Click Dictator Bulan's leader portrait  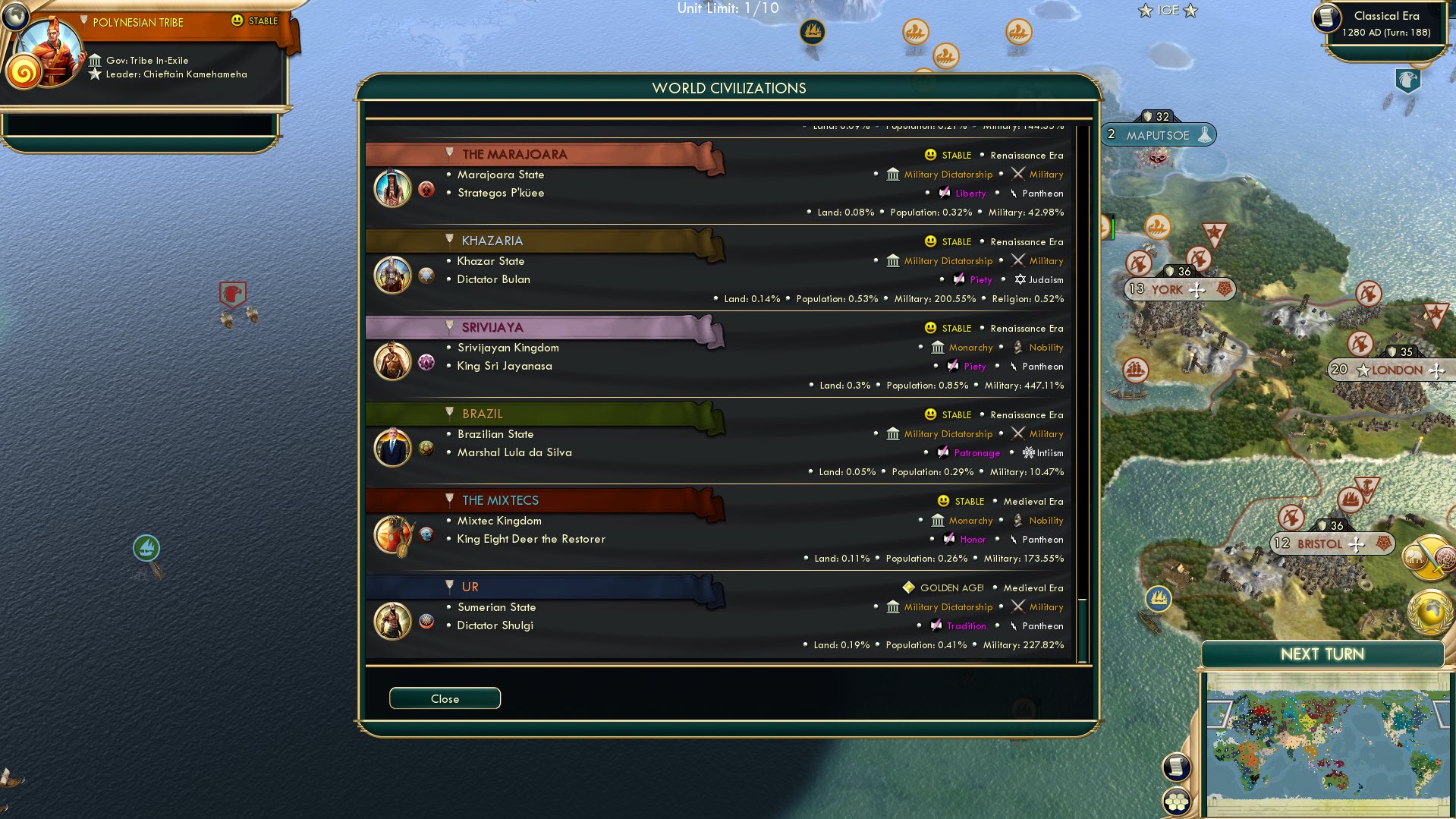(392, 276)
